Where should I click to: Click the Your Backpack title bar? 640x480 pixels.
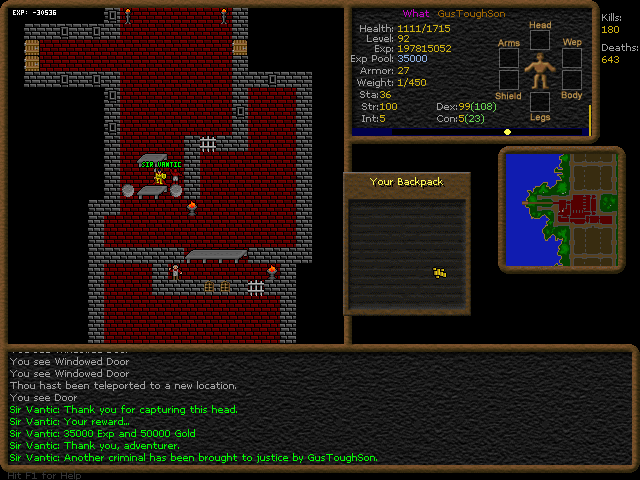tap(406, 182)
